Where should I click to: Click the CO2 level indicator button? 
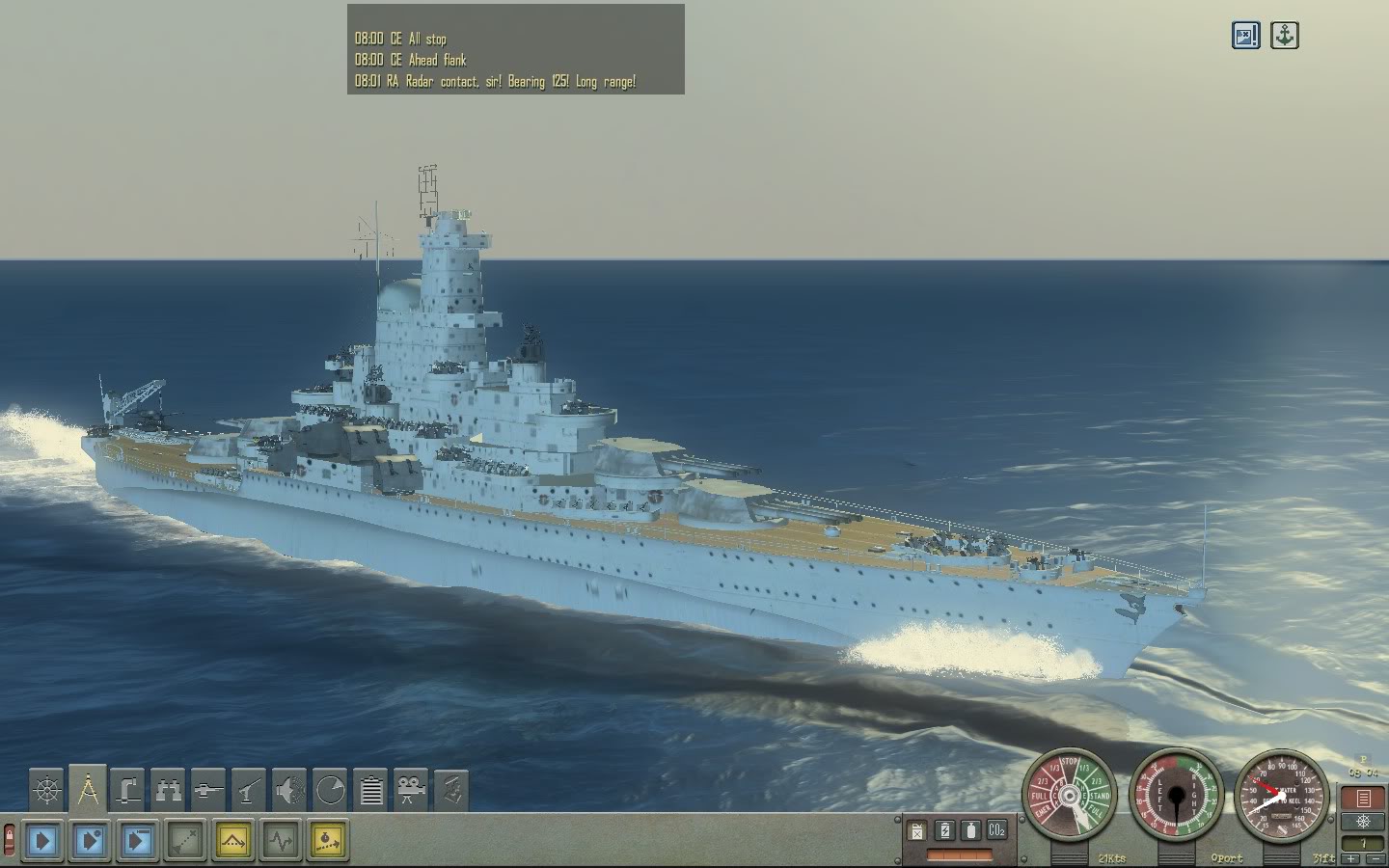pos(996,830)
